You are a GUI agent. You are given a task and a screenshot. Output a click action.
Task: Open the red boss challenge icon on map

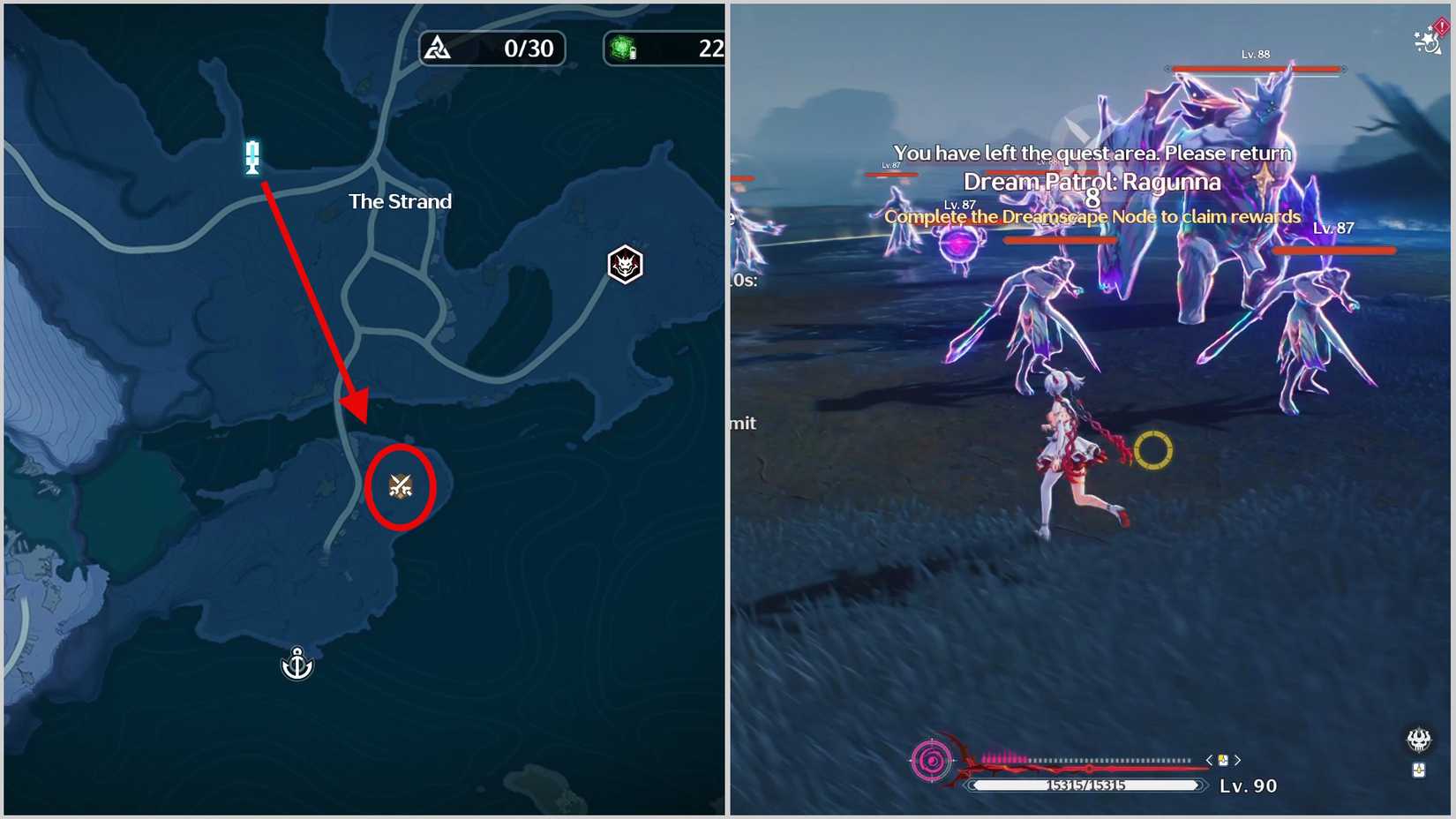tap(624, 265)
